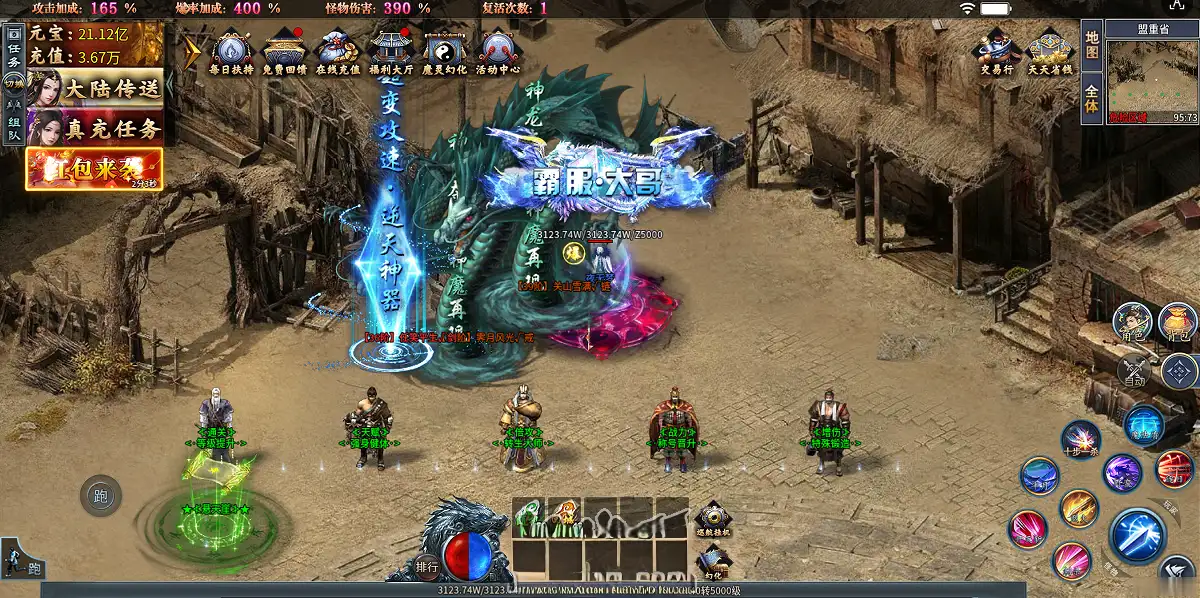
Task: Open the 每日扶持 daily support icon
Action: (x=231, y=51)
